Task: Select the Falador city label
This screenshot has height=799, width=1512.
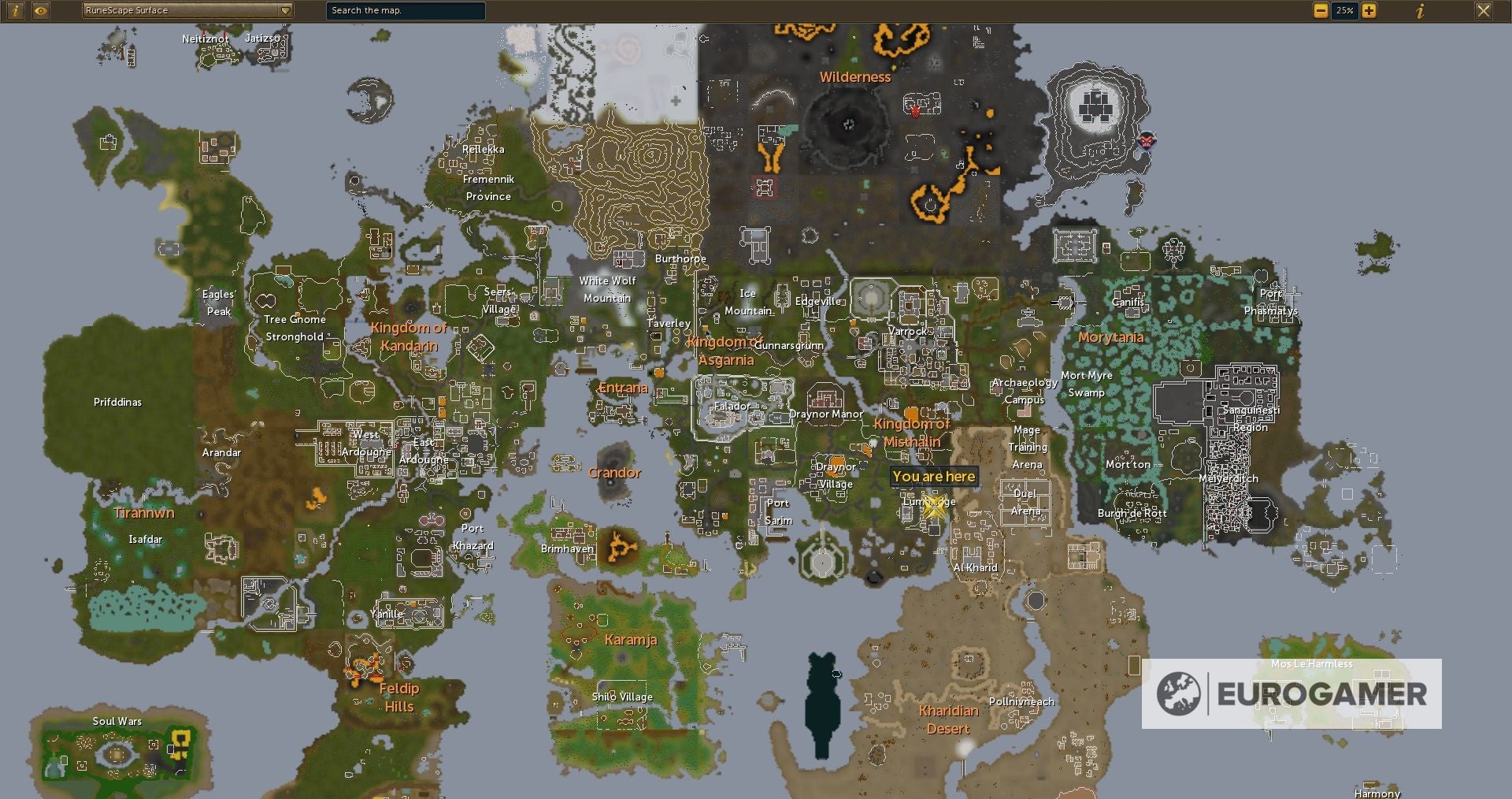Action: 731,407
